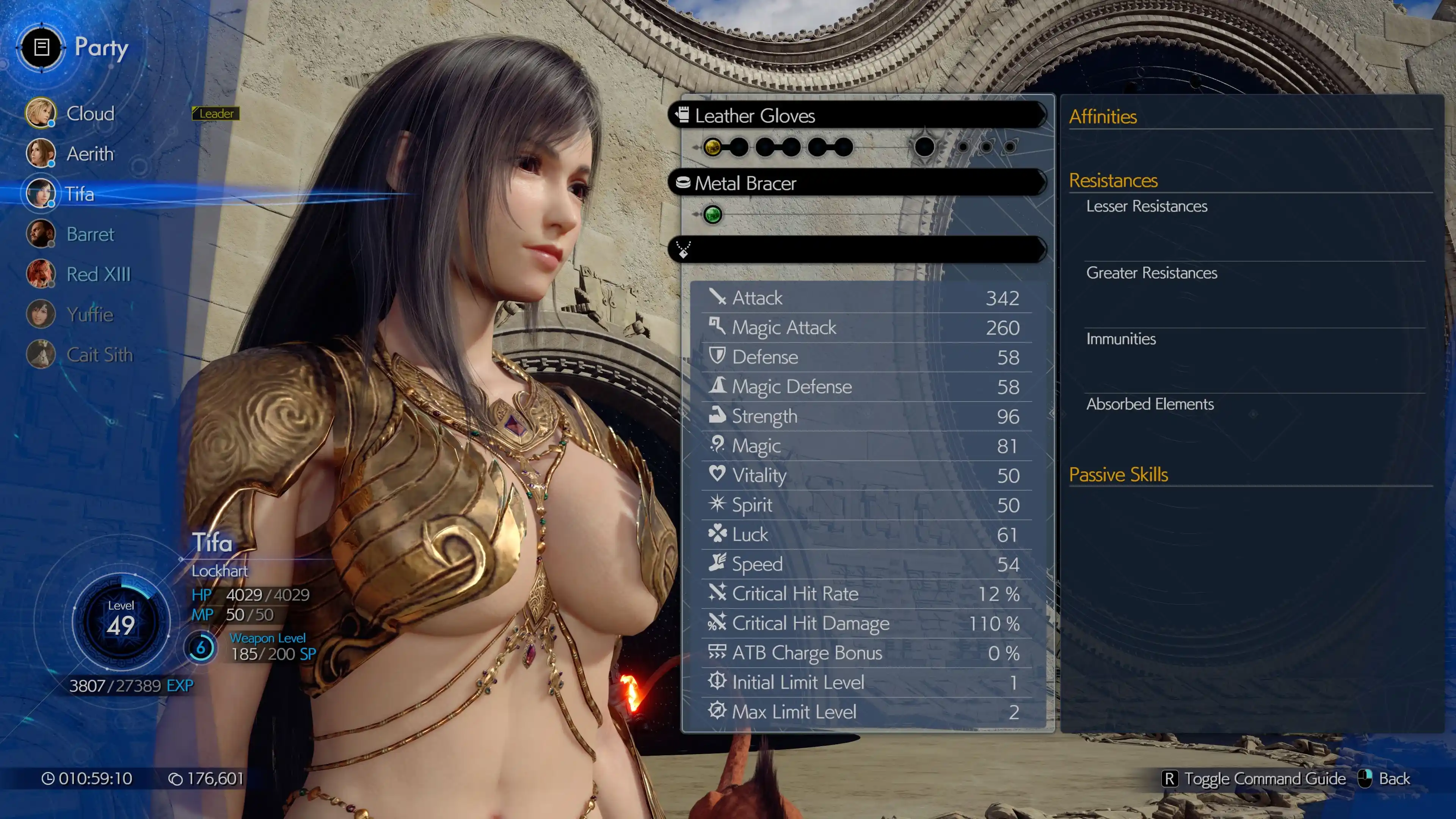Click the green materia in Metal Bracer
Viewport: 1456px width, 819px height.
pos(712,215)
